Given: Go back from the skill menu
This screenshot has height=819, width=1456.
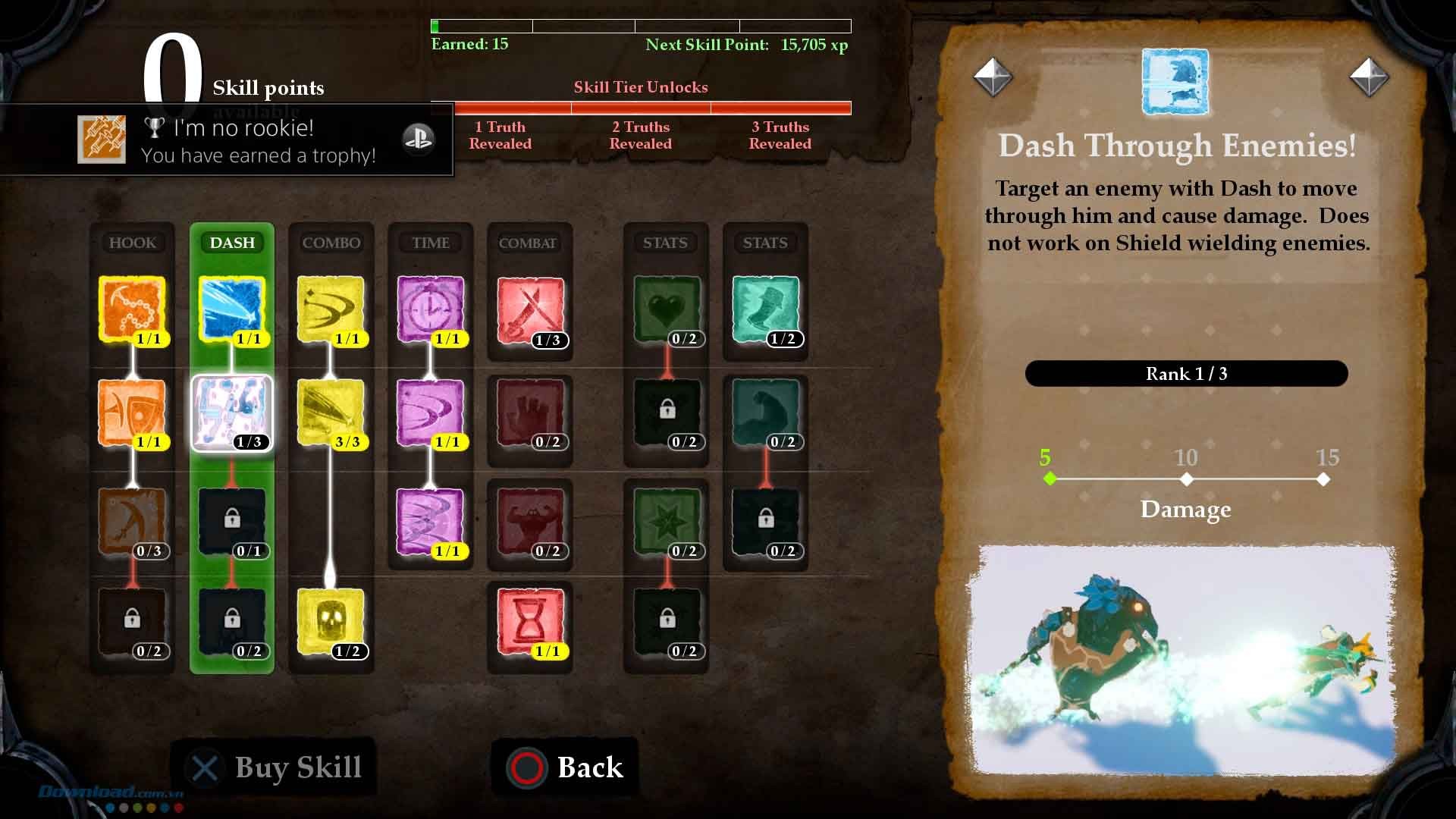Looking at the screenshot, I should [566, 767].
